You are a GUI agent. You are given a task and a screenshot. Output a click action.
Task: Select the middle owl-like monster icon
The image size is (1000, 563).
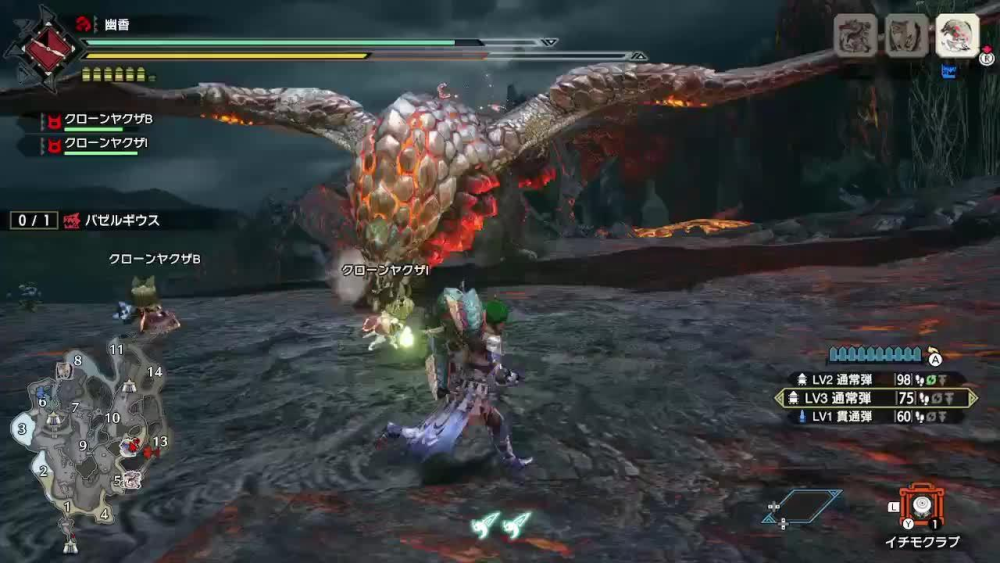tap(906, 36)
